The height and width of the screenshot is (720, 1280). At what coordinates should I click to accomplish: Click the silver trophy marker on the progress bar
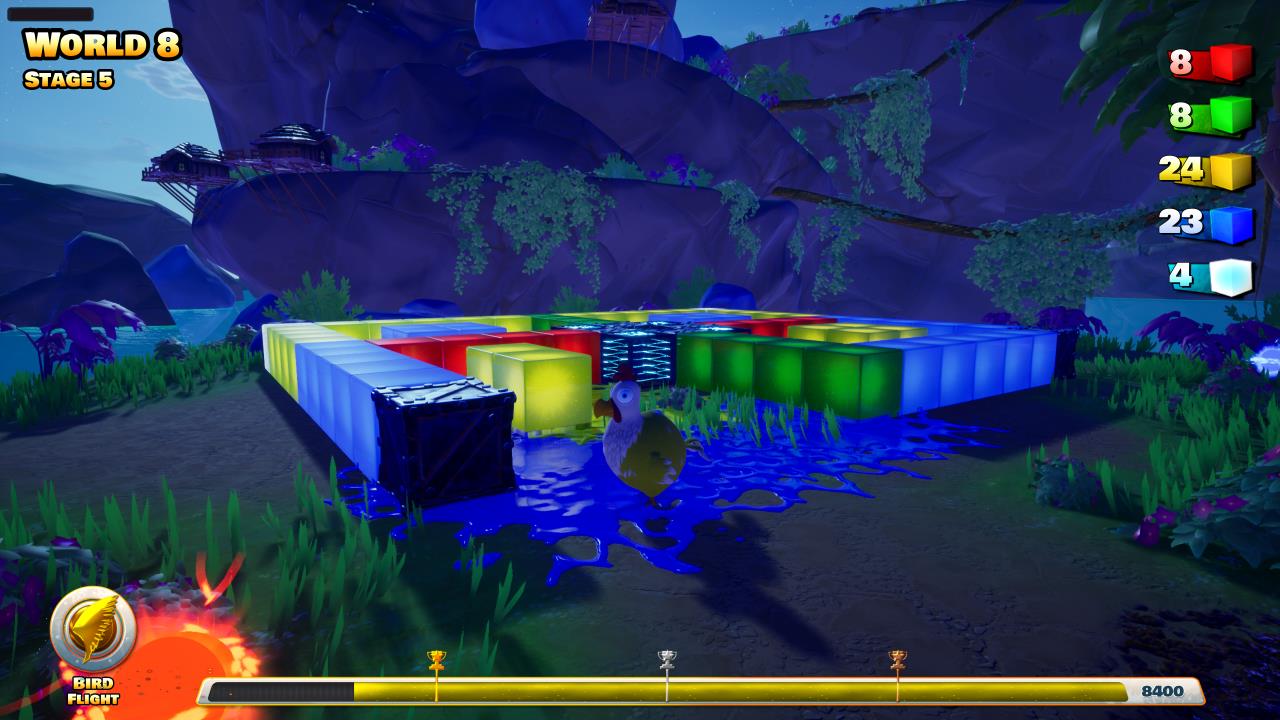pyautogui.click(x=666, y=660)
